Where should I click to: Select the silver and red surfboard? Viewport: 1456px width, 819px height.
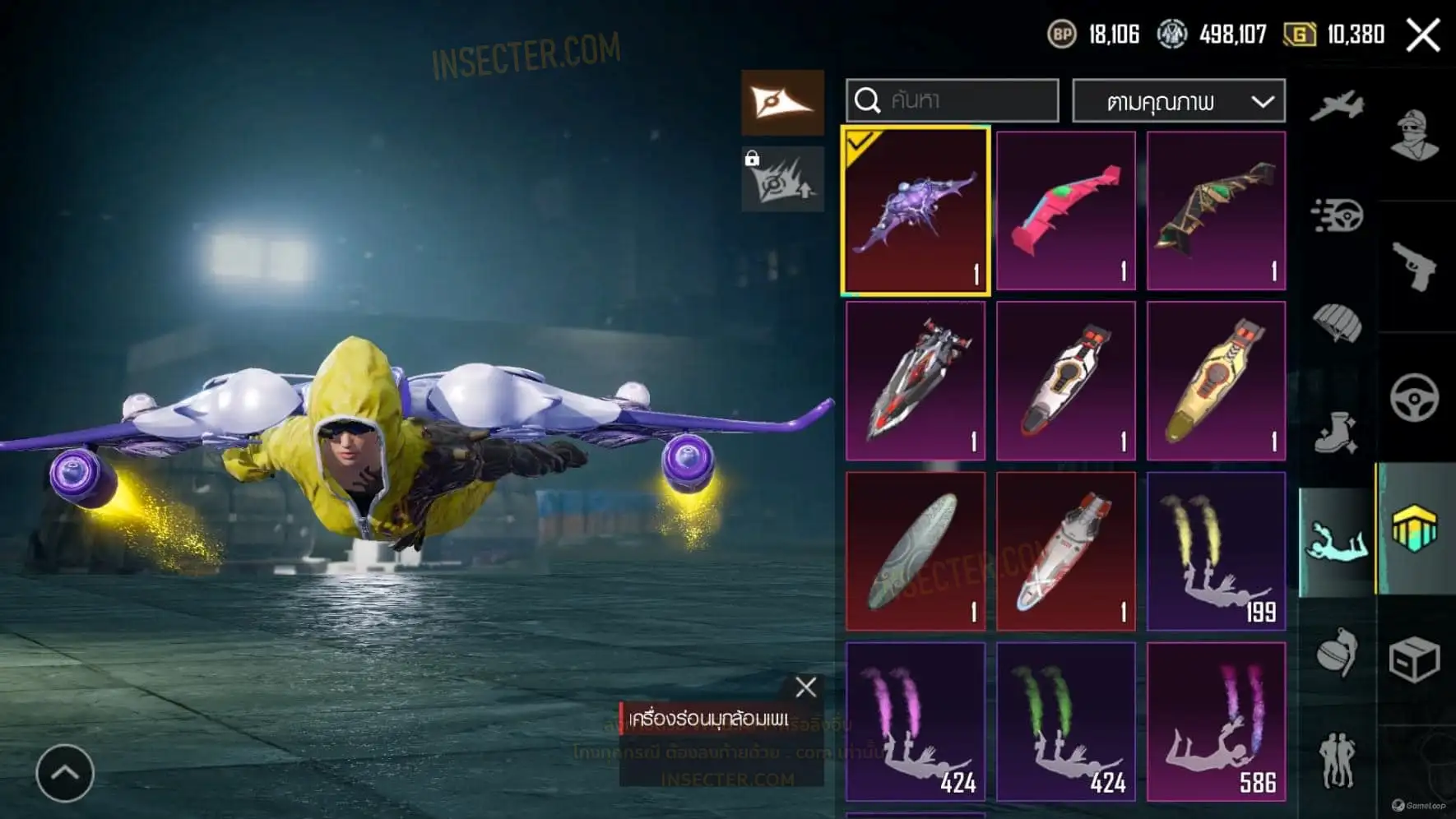(x=916, y=381)
